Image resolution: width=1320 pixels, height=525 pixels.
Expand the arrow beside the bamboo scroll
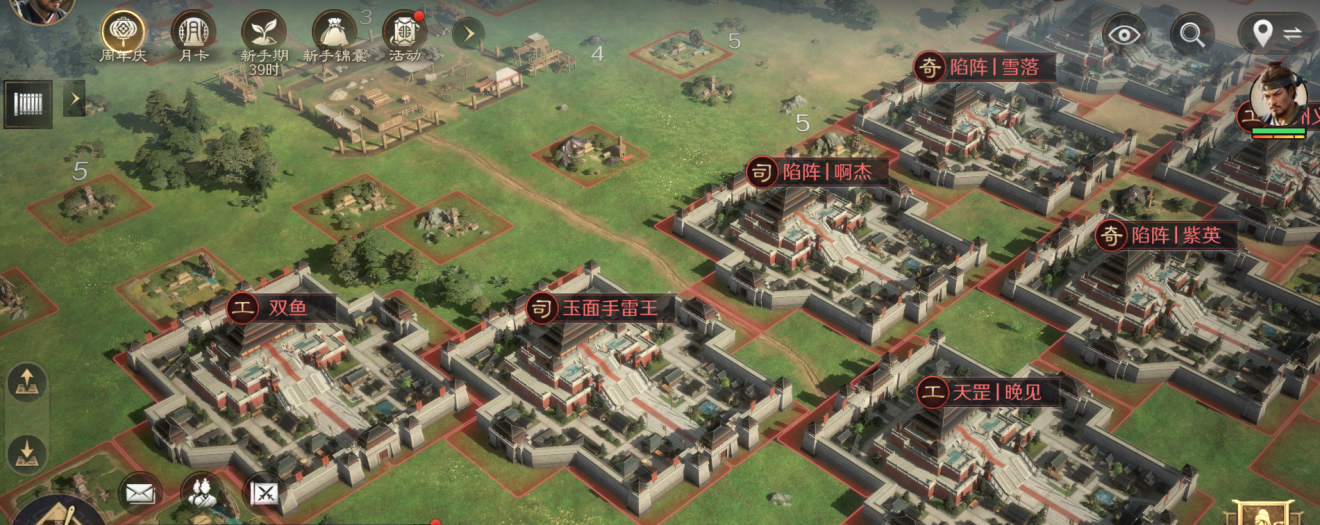[x=74, y=99]
